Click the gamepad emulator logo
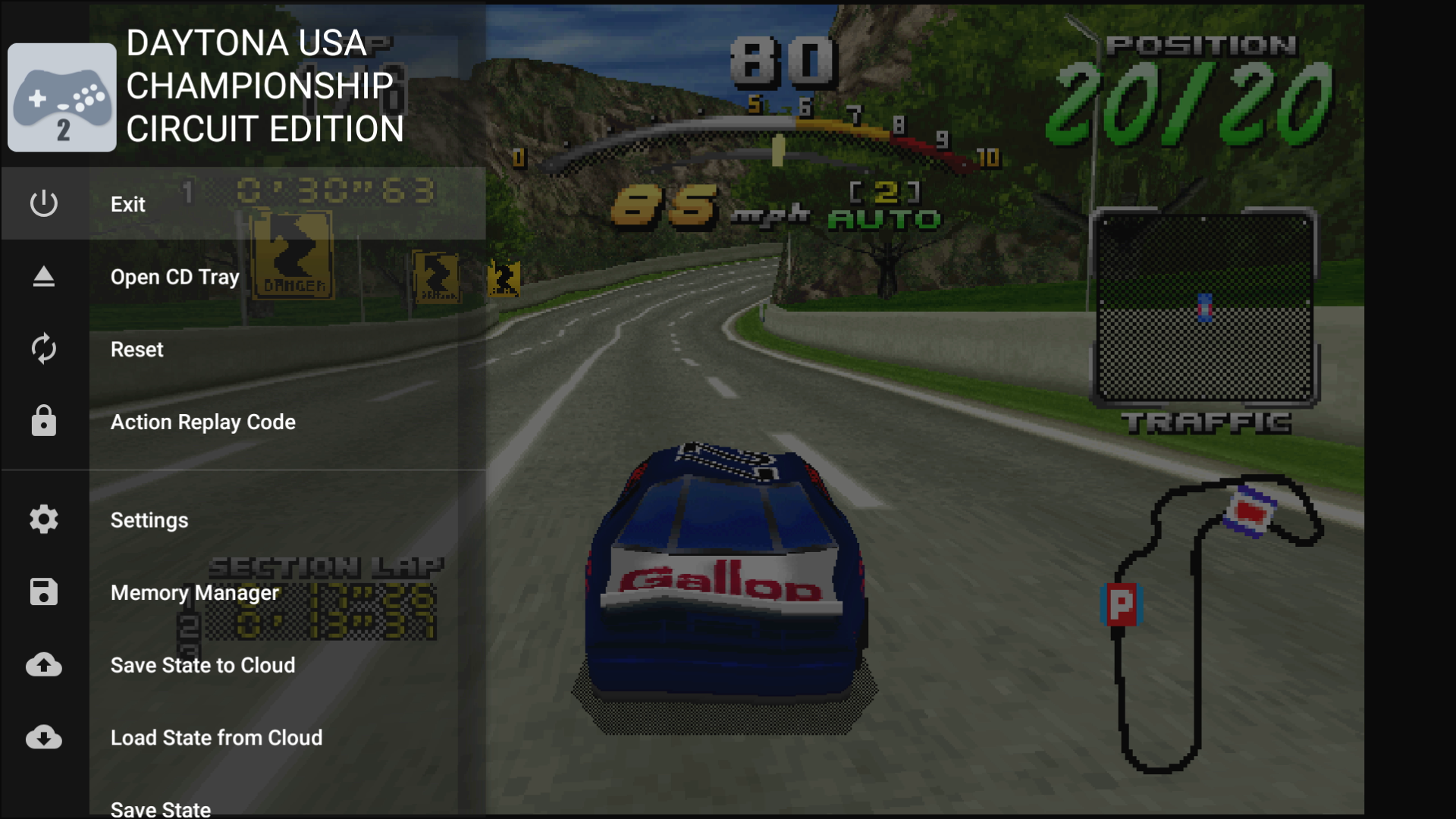This screenshot has width=1456, height=819. click(62, 98)
